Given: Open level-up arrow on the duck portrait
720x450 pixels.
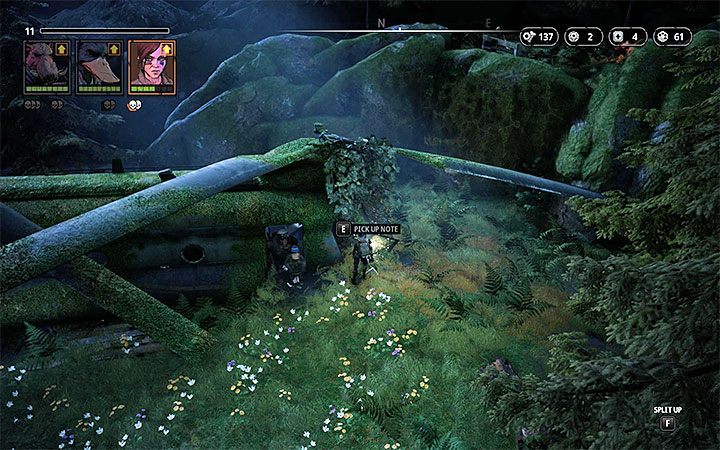Looking at the screenshot, I should tap(116, 48).
